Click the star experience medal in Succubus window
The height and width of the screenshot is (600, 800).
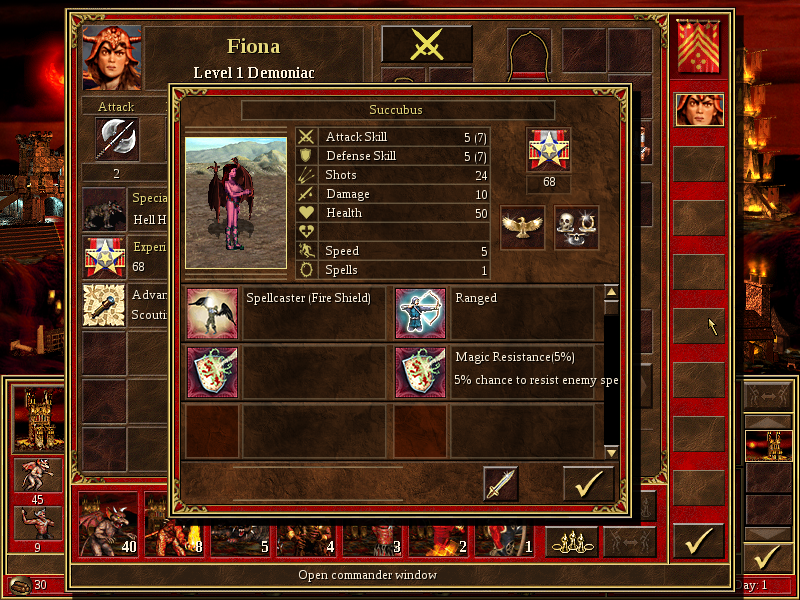click(x=548, y=149)
